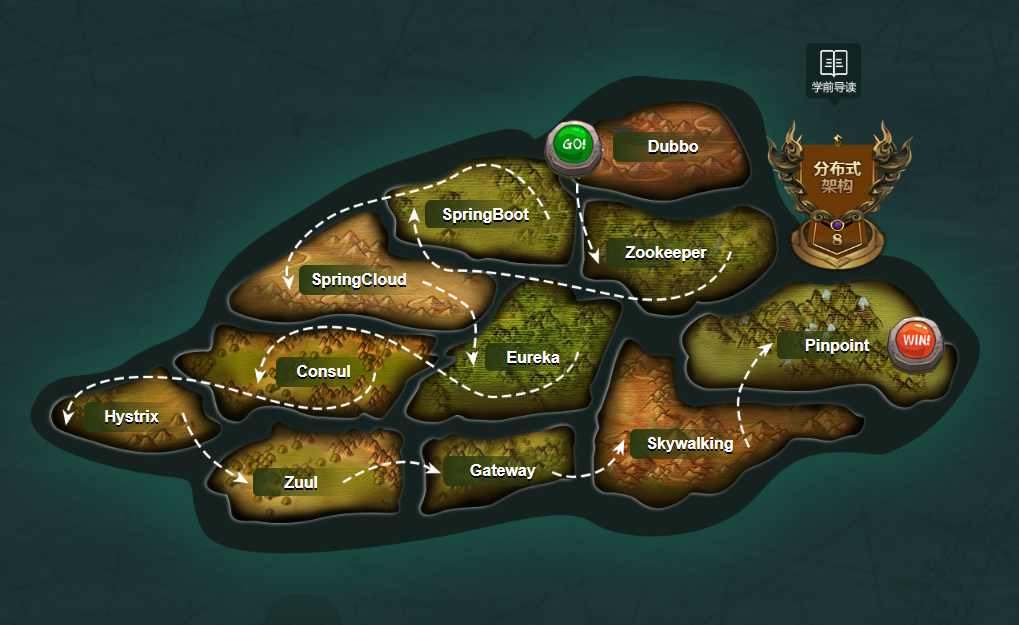Viewport: 1019px width, 625px height.
Task: Open the Hystrix level
Action: [131, 417]
